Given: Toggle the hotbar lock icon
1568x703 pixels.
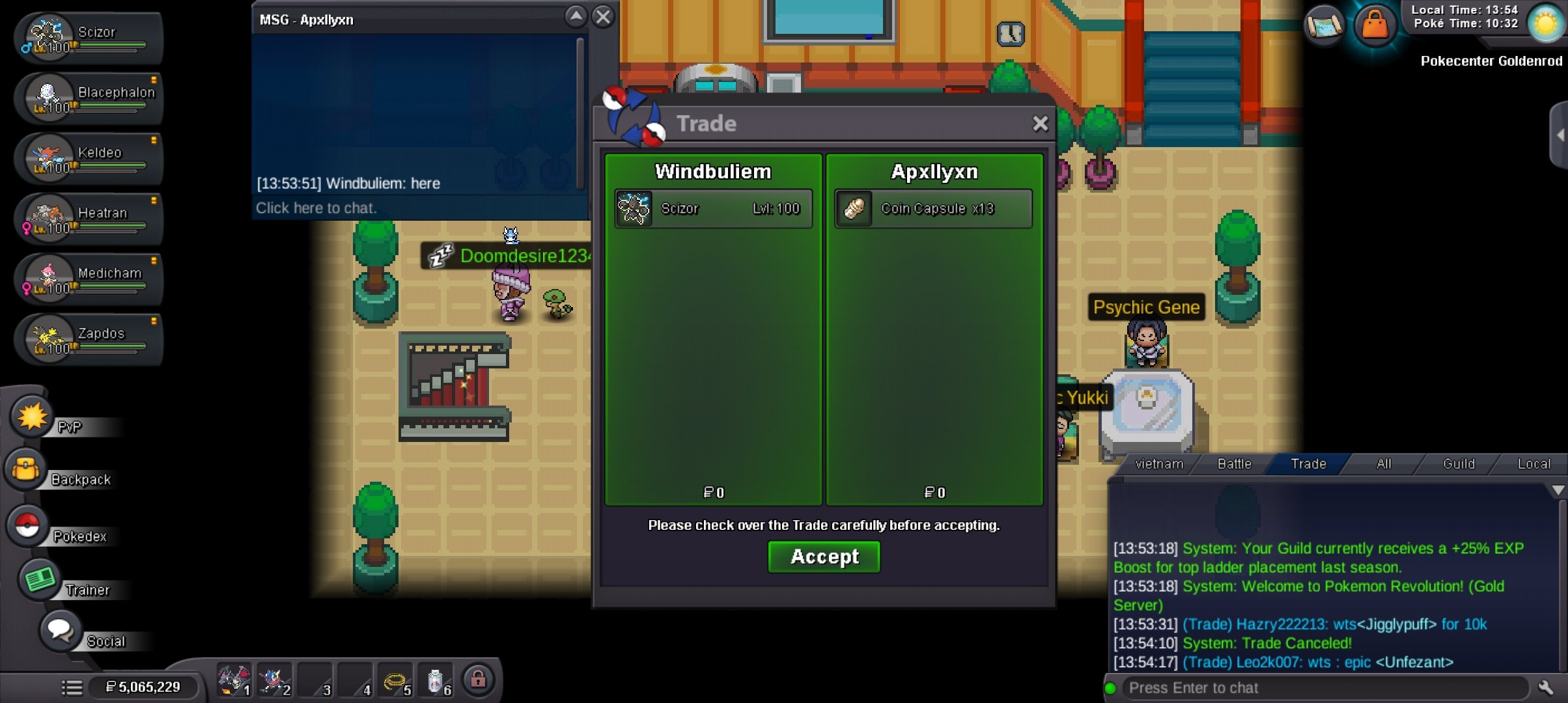Looking at the screenshot, I should (x=478, y=680).
